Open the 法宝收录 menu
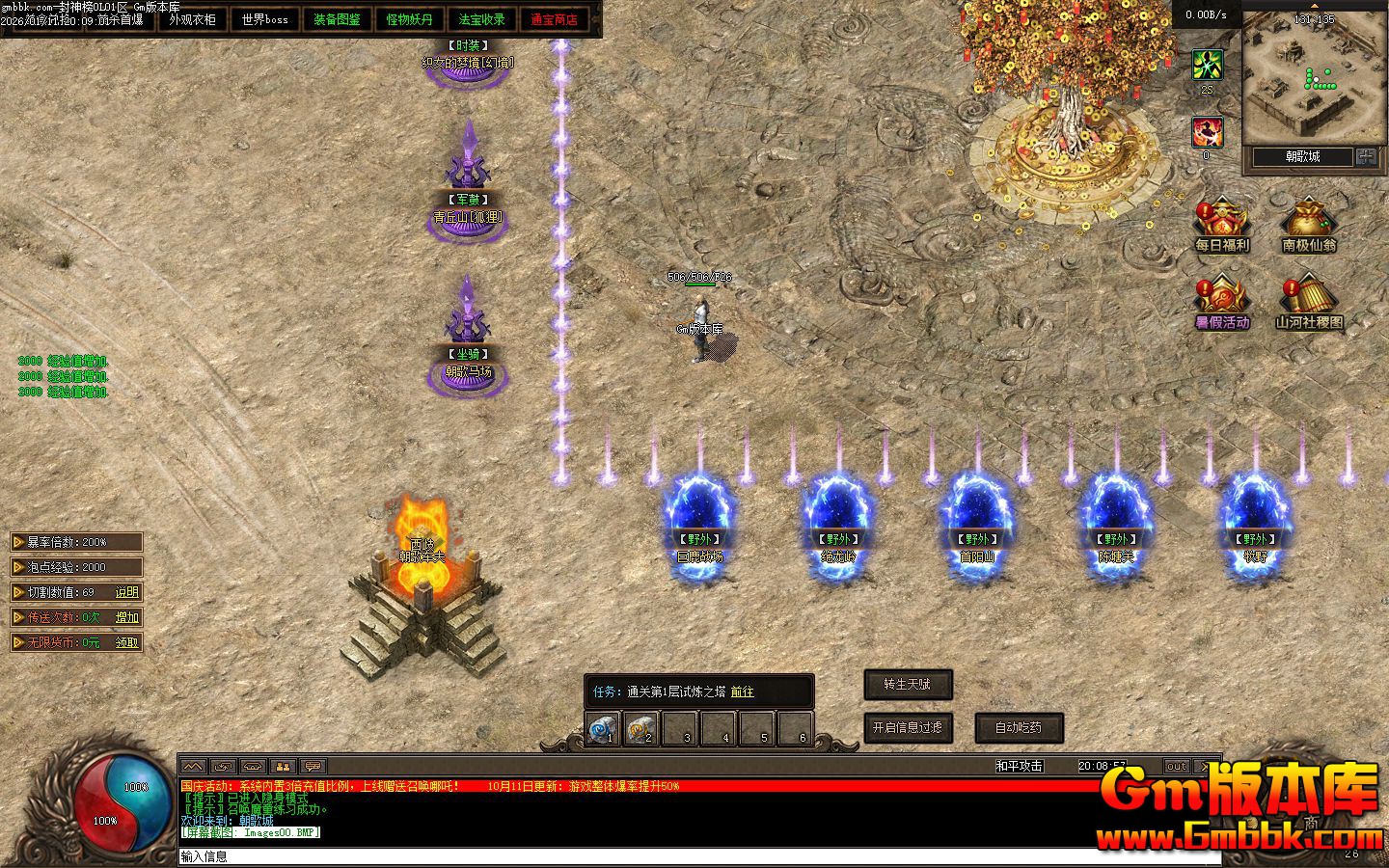 point(482,19)
